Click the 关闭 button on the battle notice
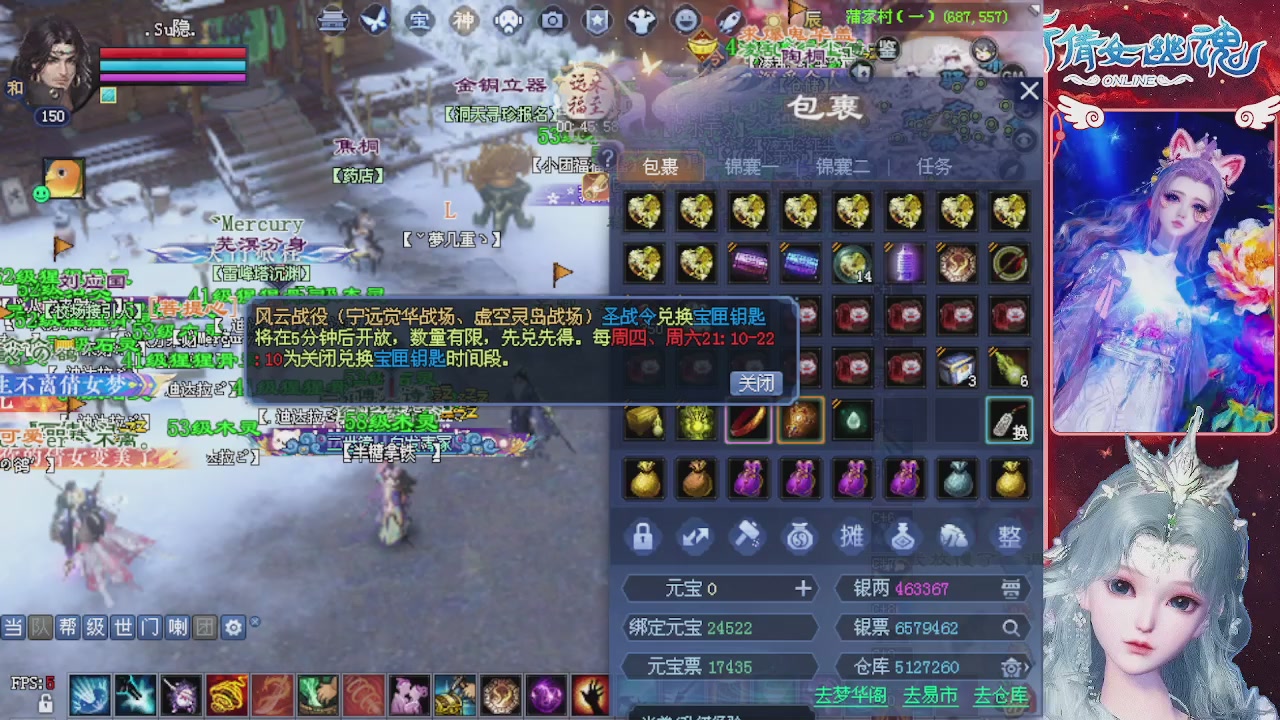1280x720 pixels. point(755,382)
